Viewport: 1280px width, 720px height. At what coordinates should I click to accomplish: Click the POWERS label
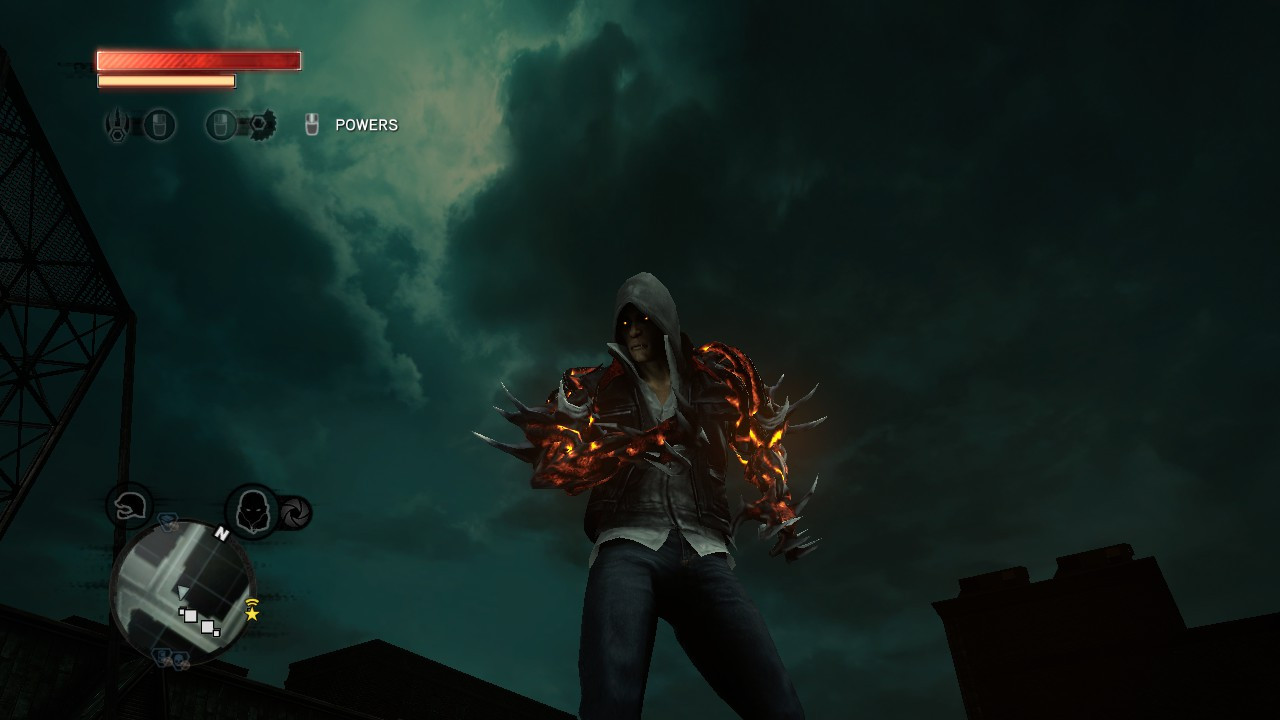(x=366, y=124)
